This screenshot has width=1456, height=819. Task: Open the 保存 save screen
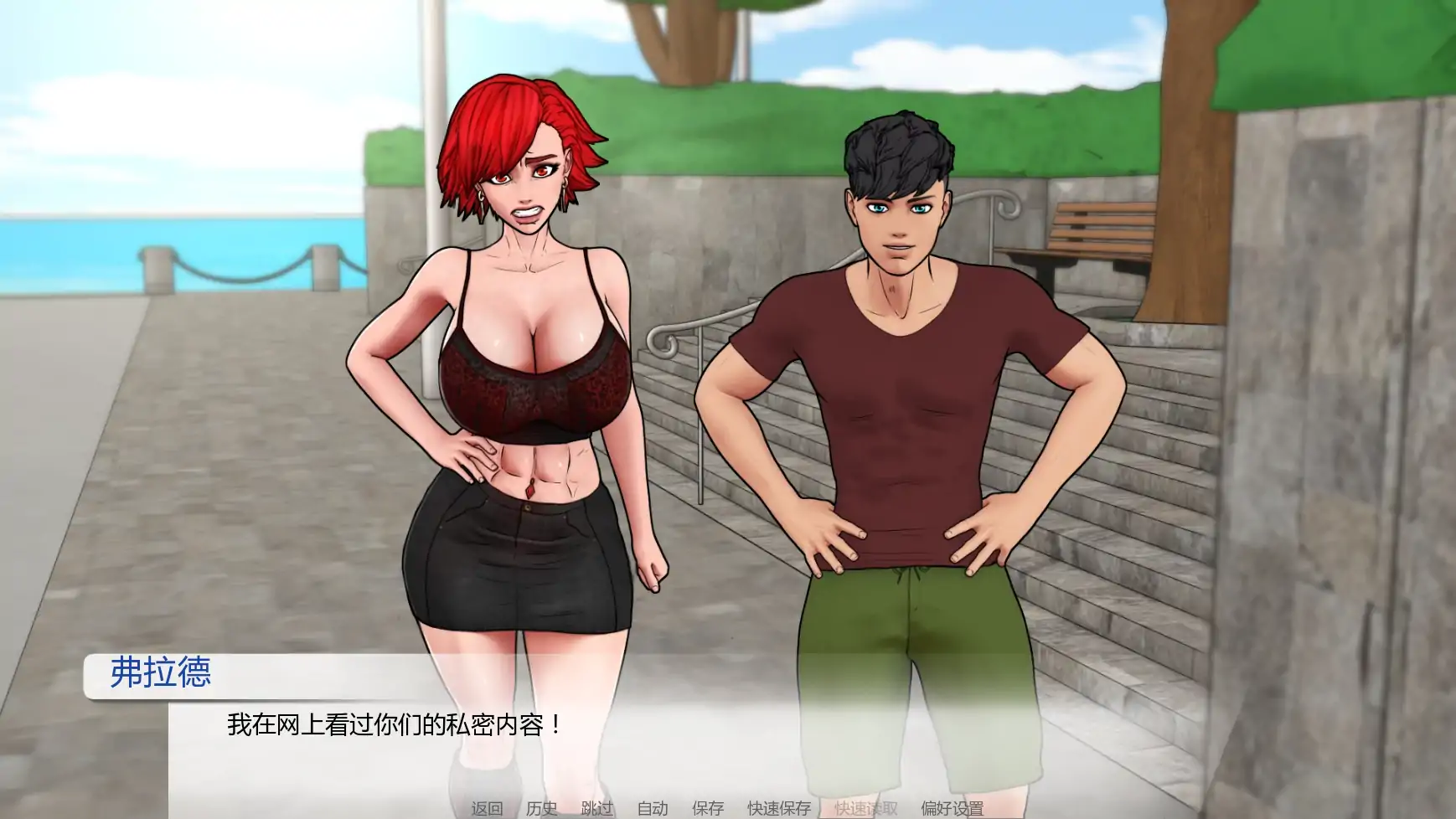(x=705, y=808)
